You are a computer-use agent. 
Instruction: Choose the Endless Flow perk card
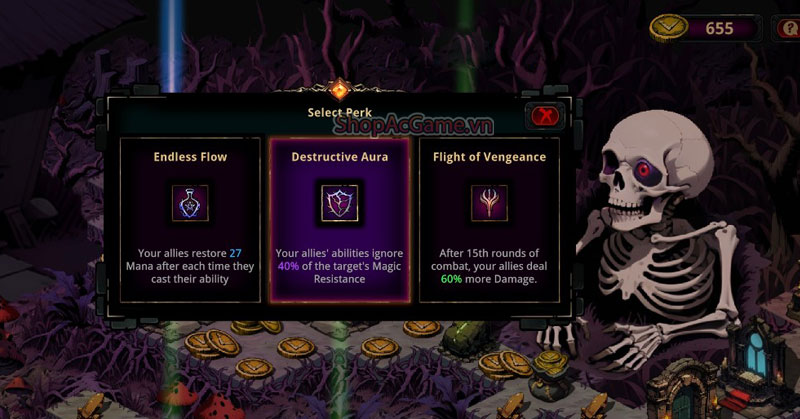click(x=190, y=219)
